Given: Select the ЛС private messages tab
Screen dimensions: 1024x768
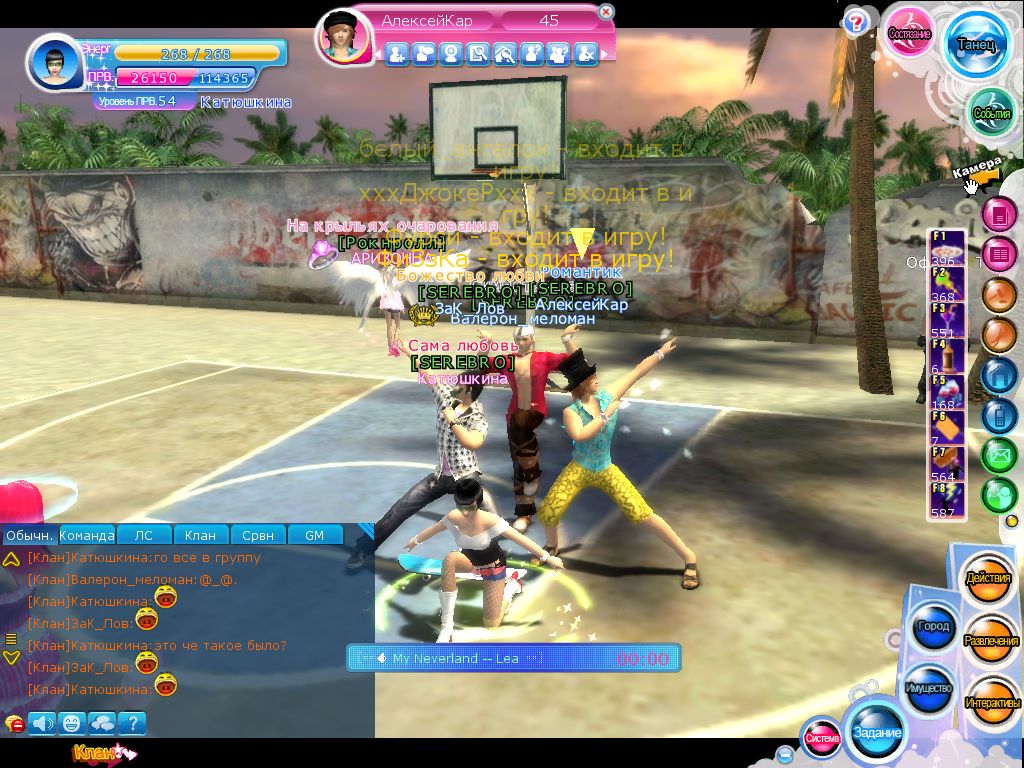Looking at the screenshot, I should (144, 536).
